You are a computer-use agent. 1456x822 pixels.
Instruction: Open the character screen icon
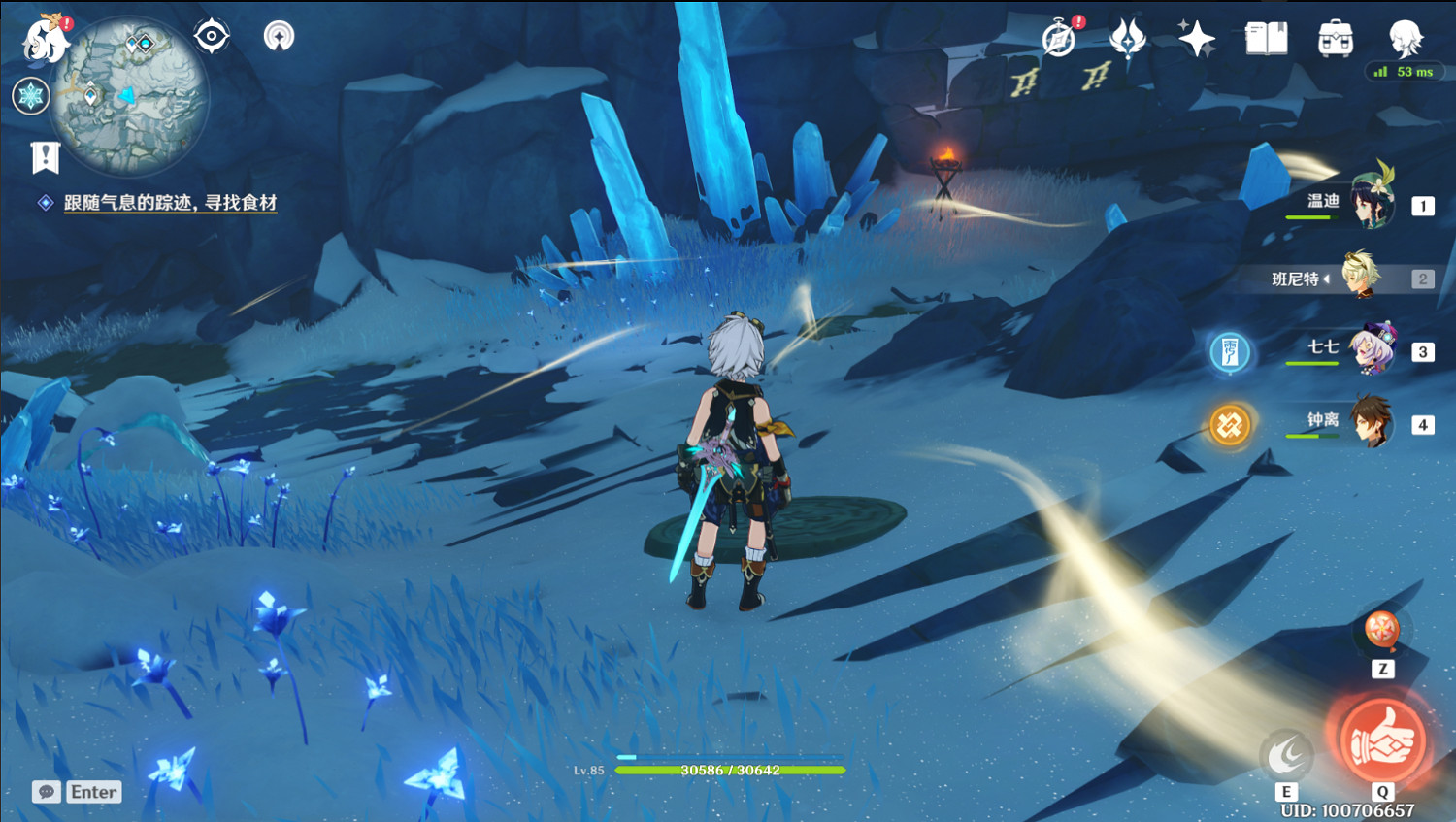[x=1405, y=39]
